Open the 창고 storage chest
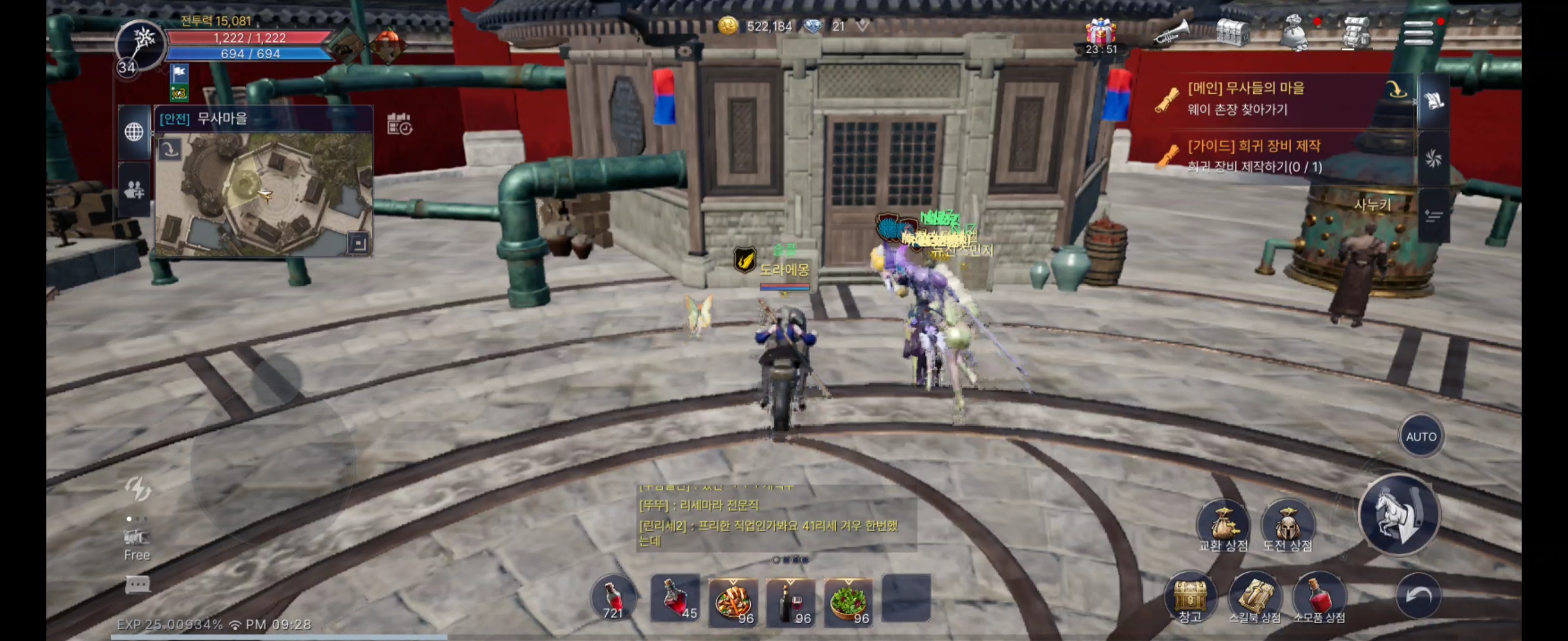 (x=1190, y=596)
